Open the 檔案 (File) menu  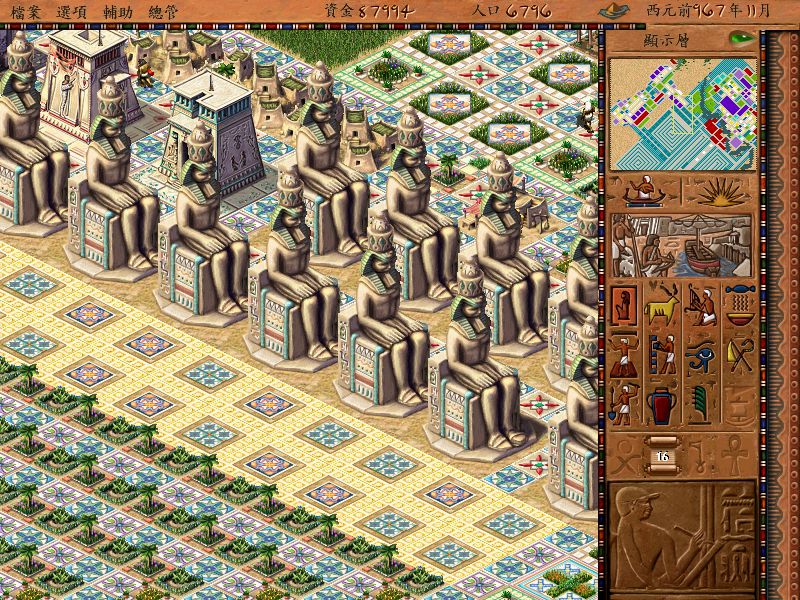pos(24,9)
